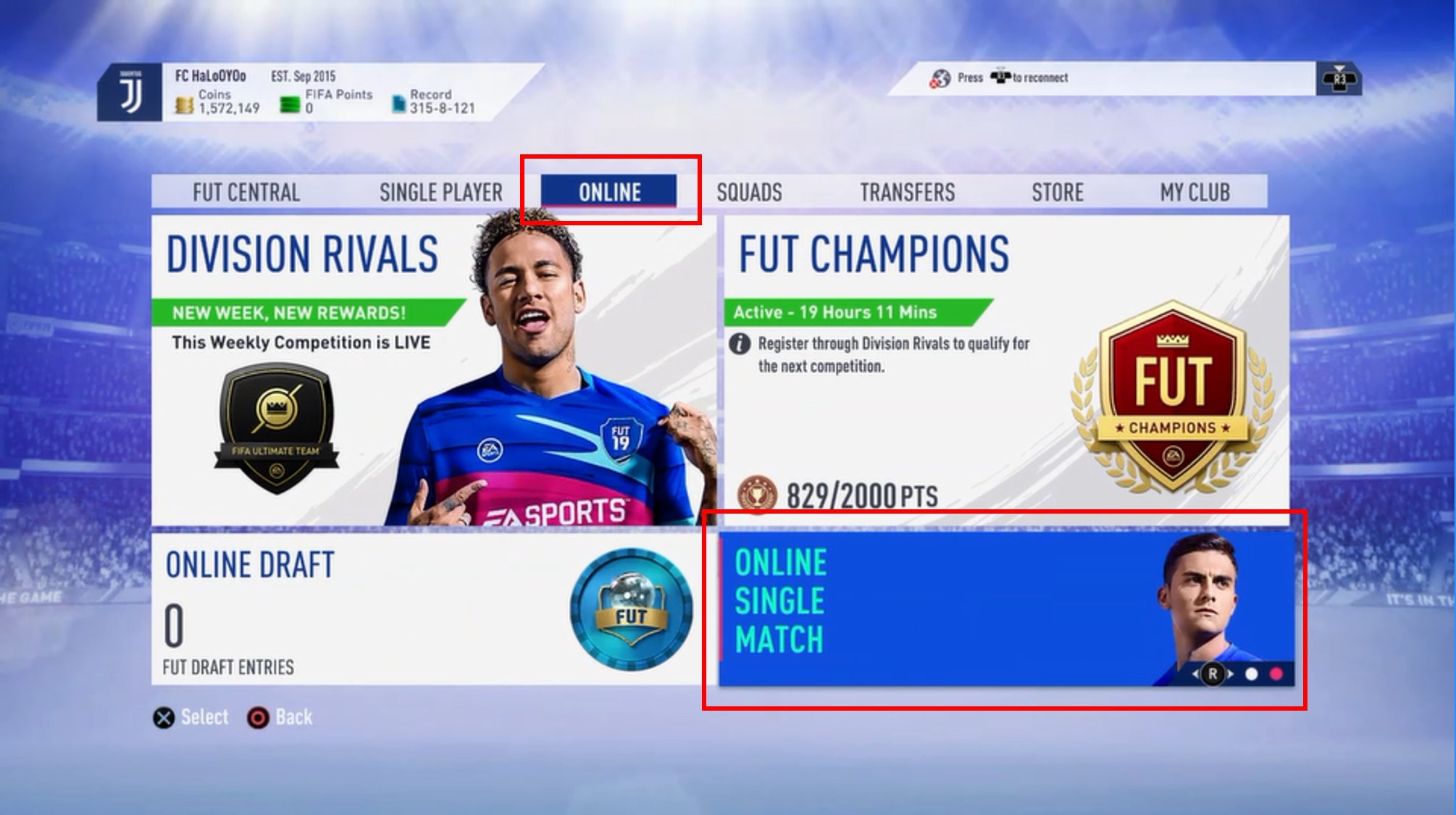Open the R3 active squad icon top right

(x=1339, y=80)
